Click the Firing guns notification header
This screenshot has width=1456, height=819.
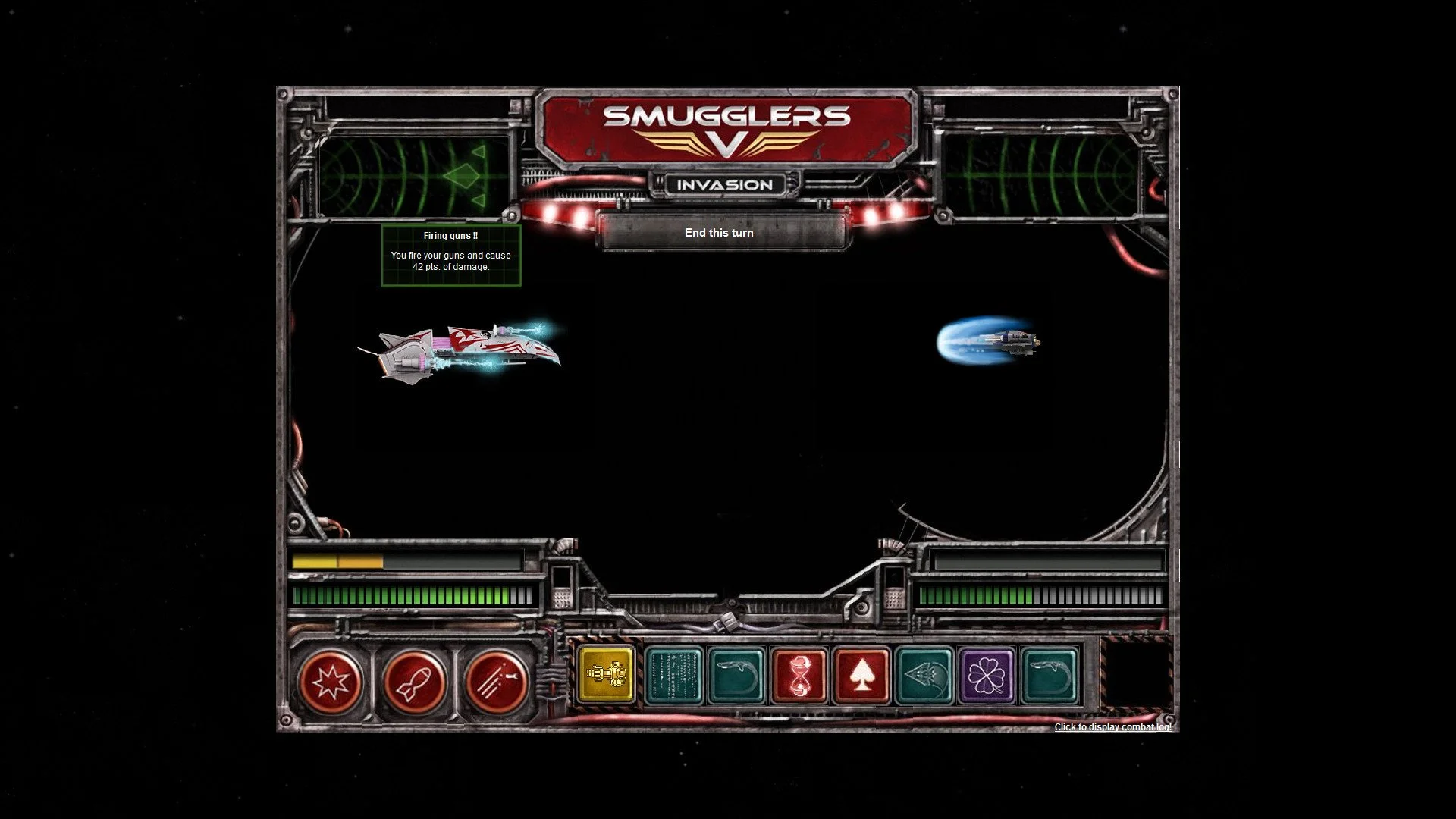[450, 236]
